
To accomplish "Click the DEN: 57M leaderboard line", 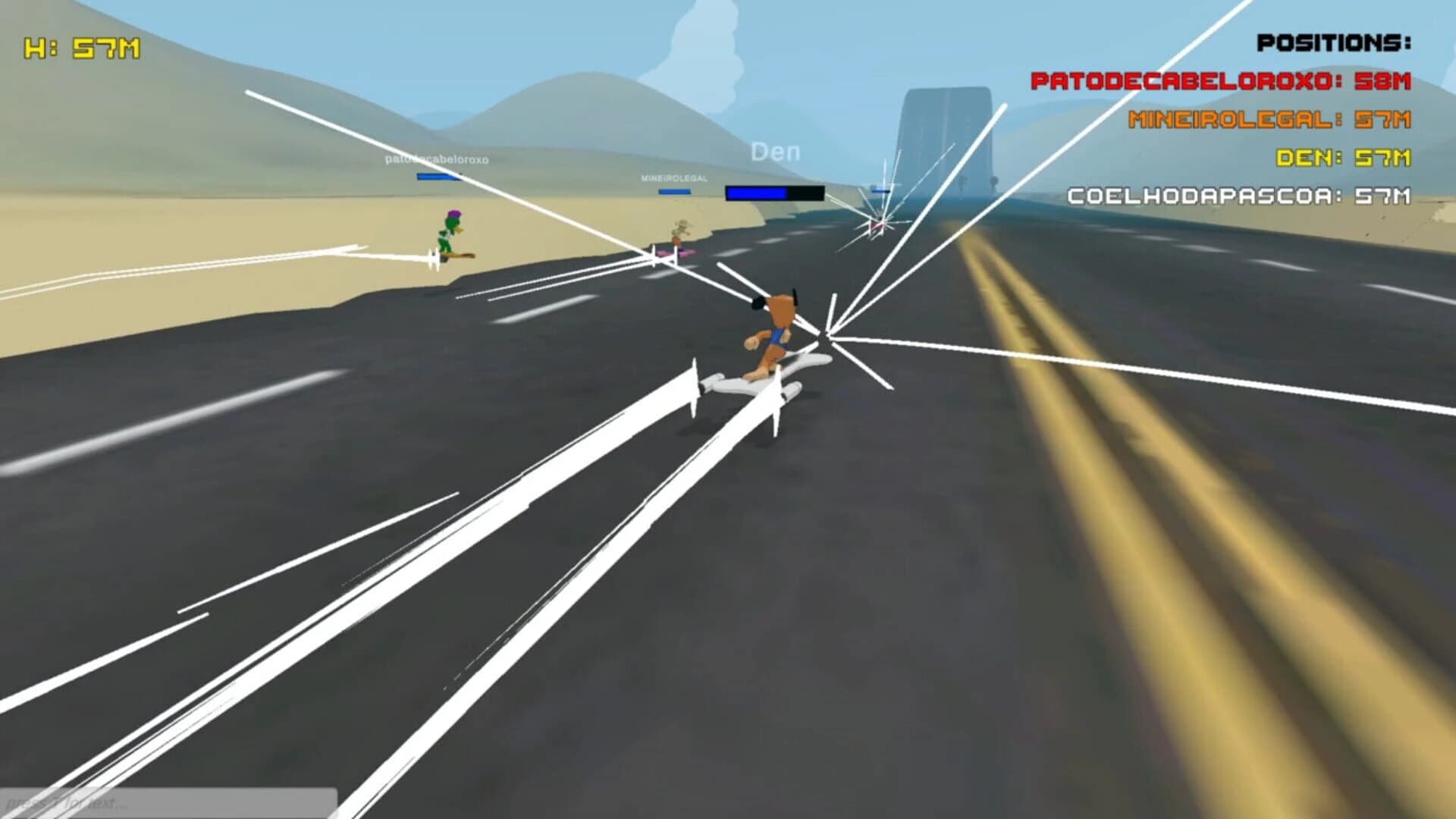I will [1342, 158].
